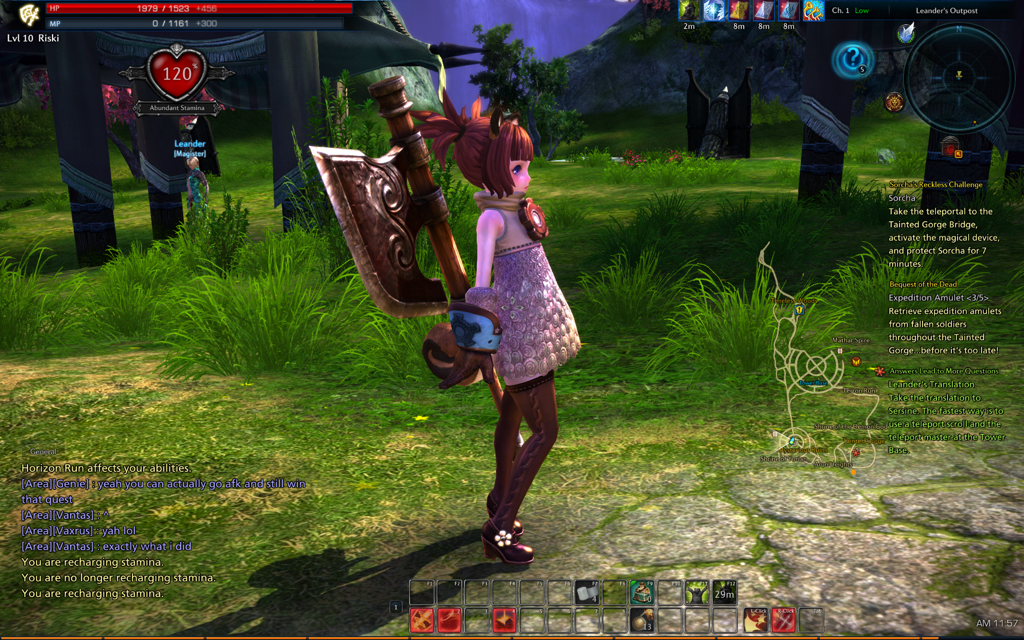Use the bomb item with 13 charges
Screen dimensions: 1024x640
(x=641, y=620)
